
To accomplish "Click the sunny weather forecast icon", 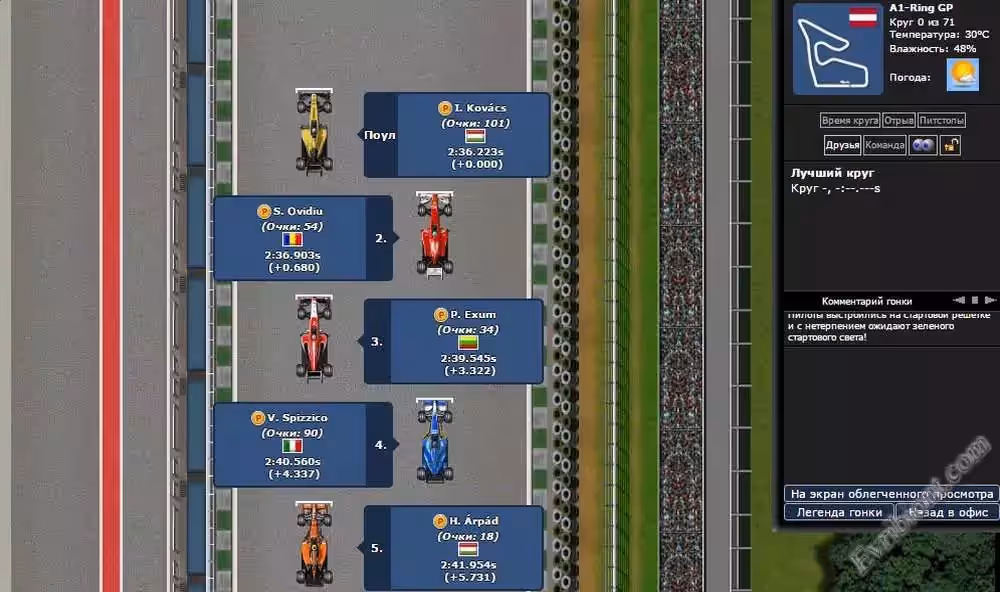I will pos(962,75).
